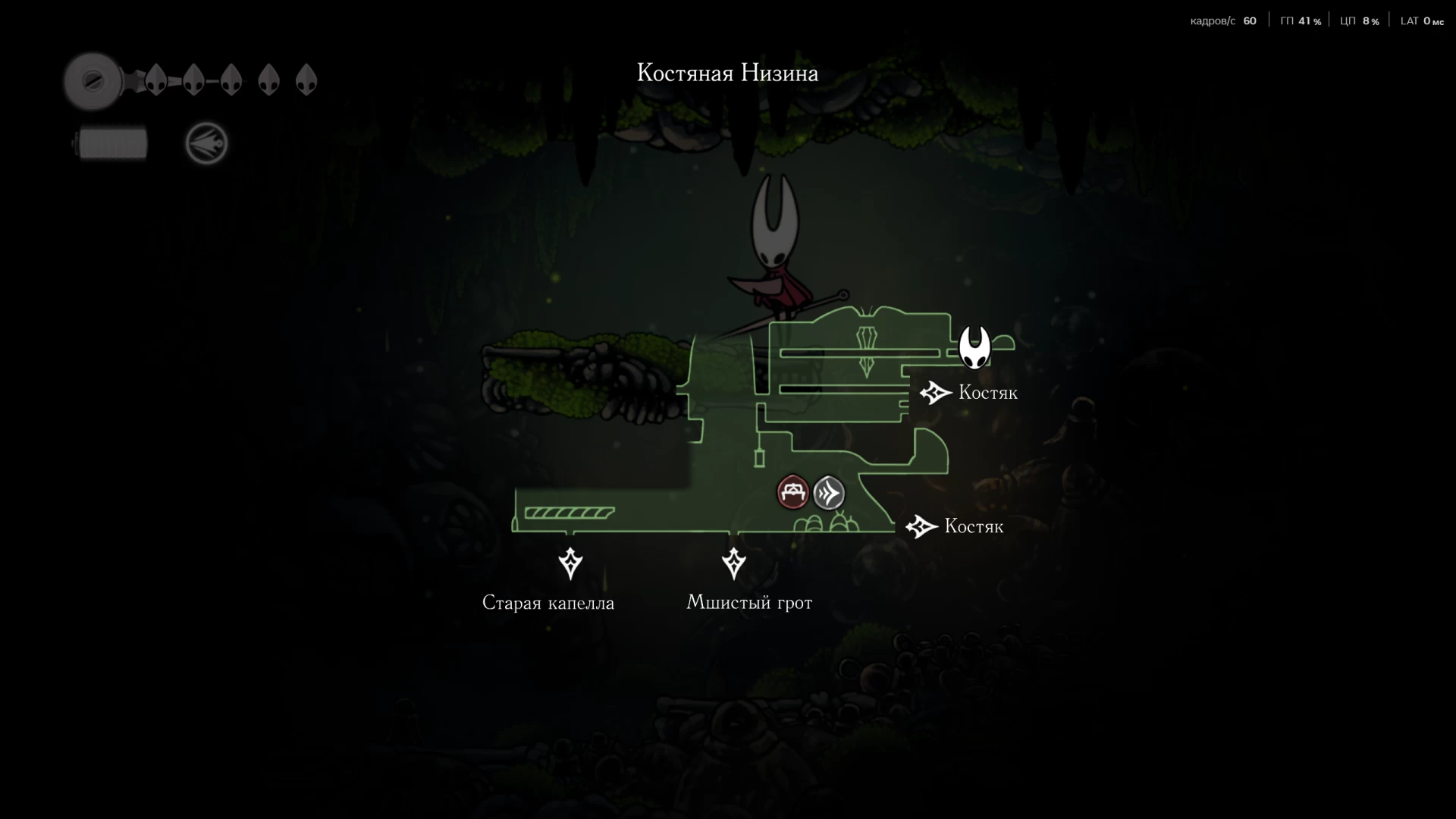Select the red bench marker on the map
Screen dimensions: 1456x819
(x=792, y=493)
